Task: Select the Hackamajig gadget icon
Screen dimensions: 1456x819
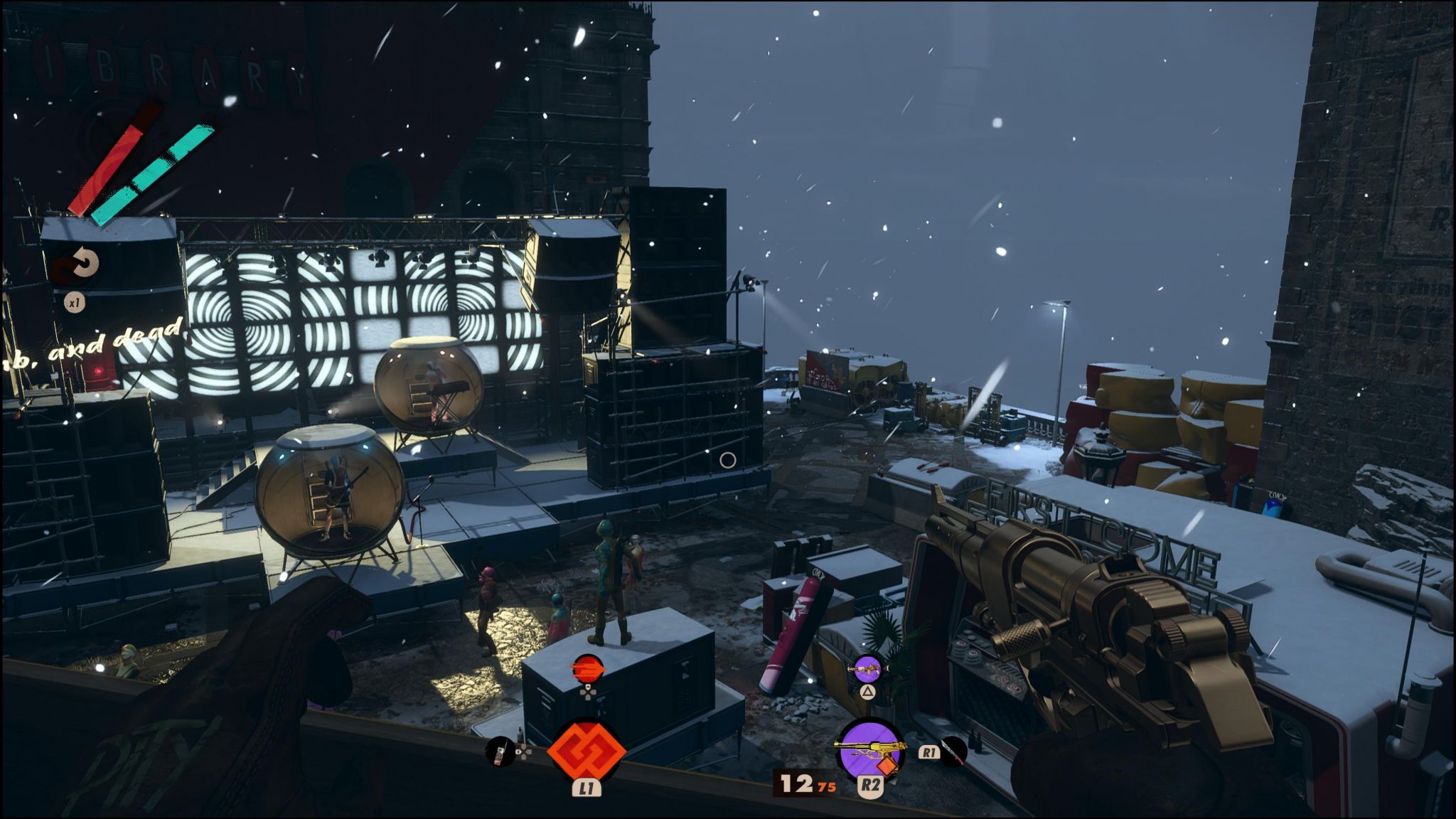Action: 500,751
